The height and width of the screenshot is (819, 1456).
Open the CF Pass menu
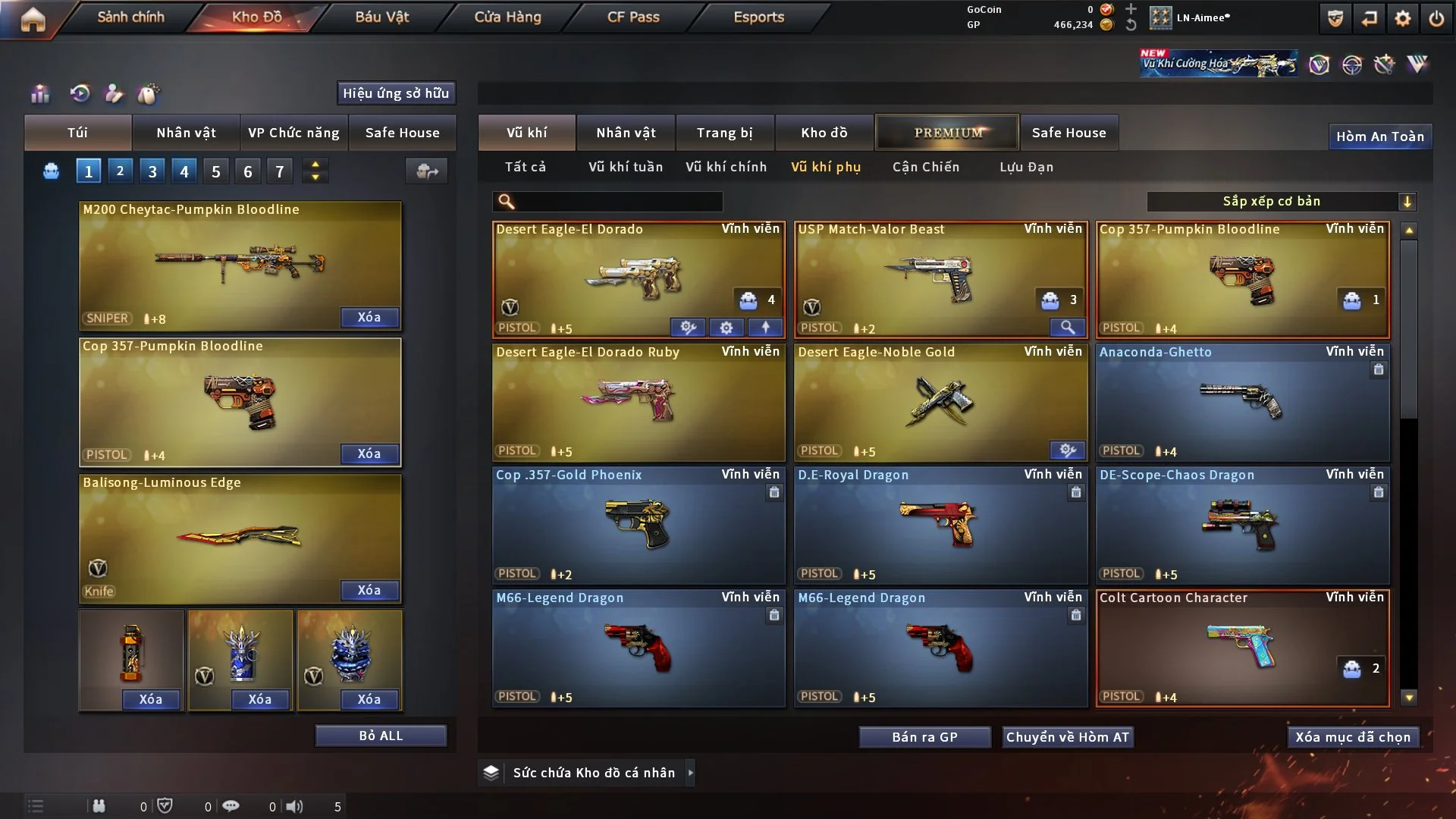point(633,17)
